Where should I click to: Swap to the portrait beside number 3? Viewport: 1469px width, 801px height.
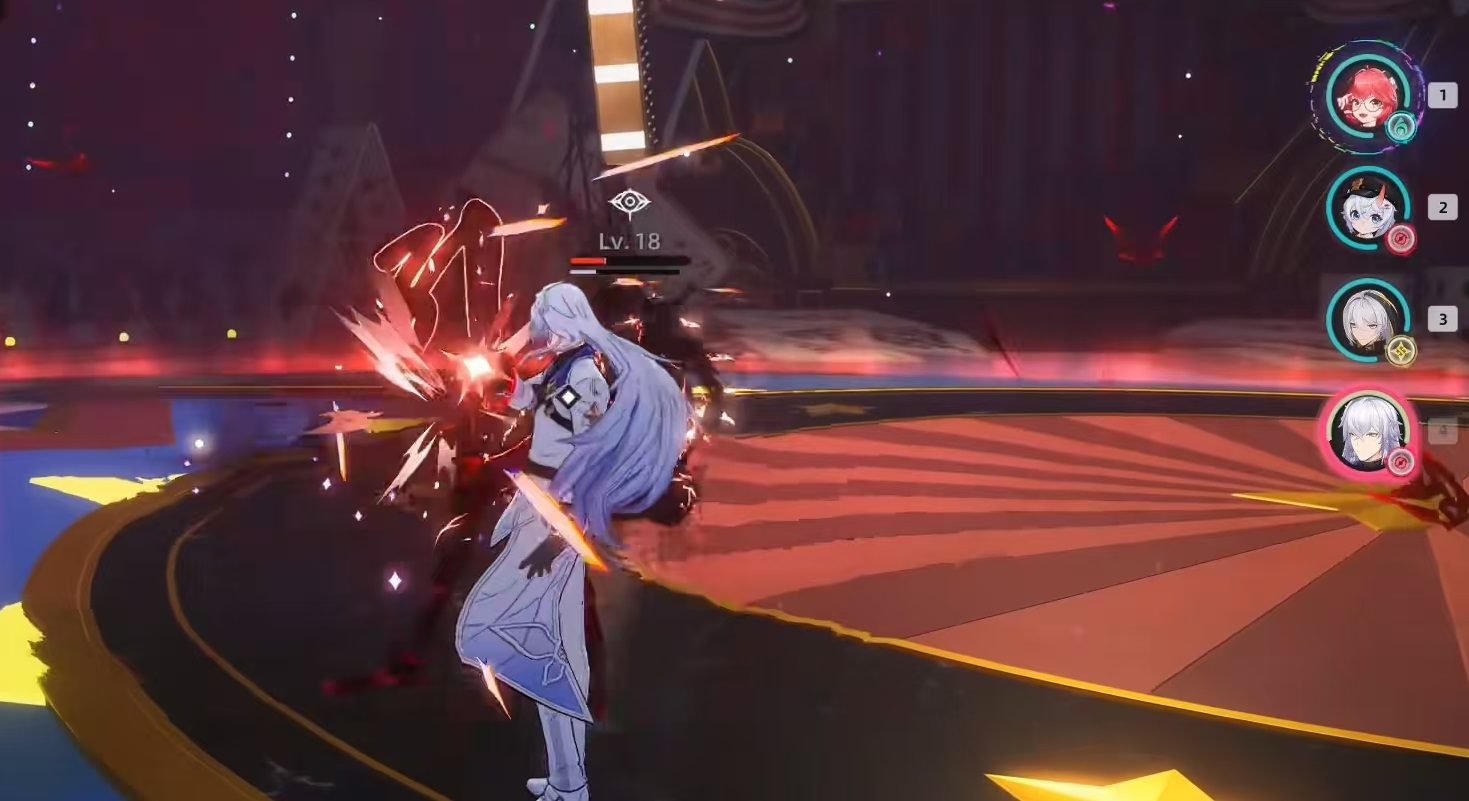click(1367, 320)
